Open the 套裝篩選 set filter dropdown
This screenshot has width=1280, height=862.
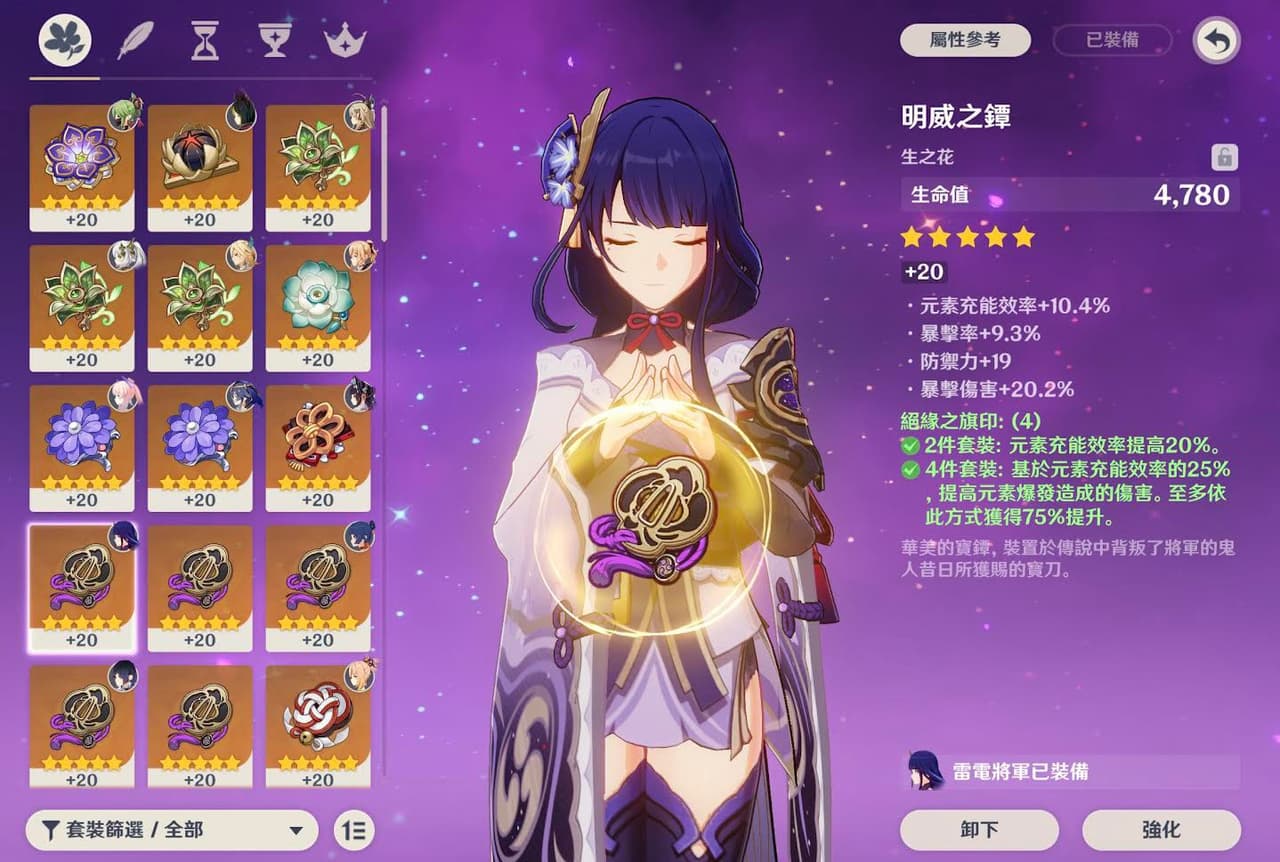click(x=172, y=830)
